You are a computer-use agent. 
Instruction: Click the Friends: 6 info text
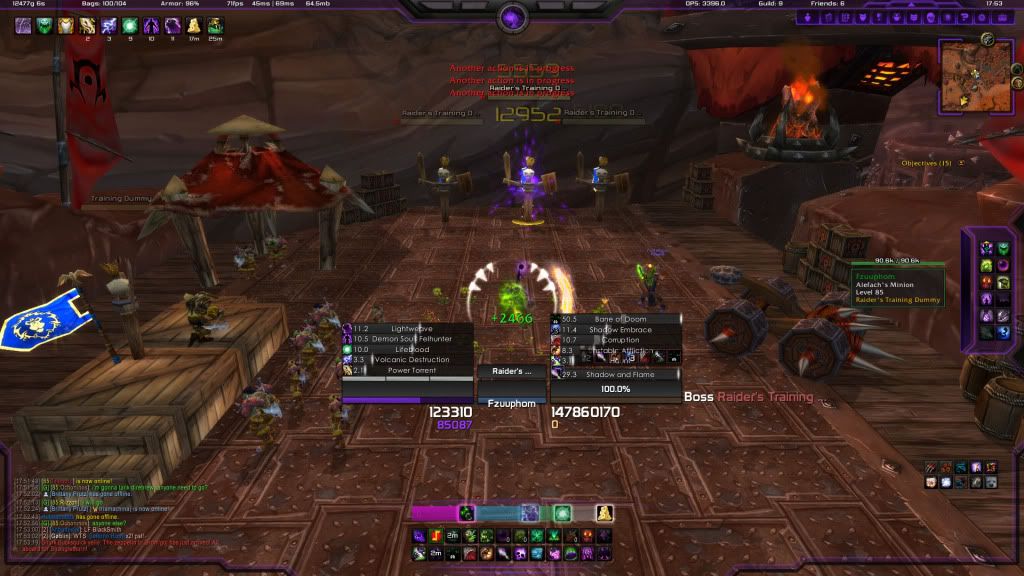point(828,4)
